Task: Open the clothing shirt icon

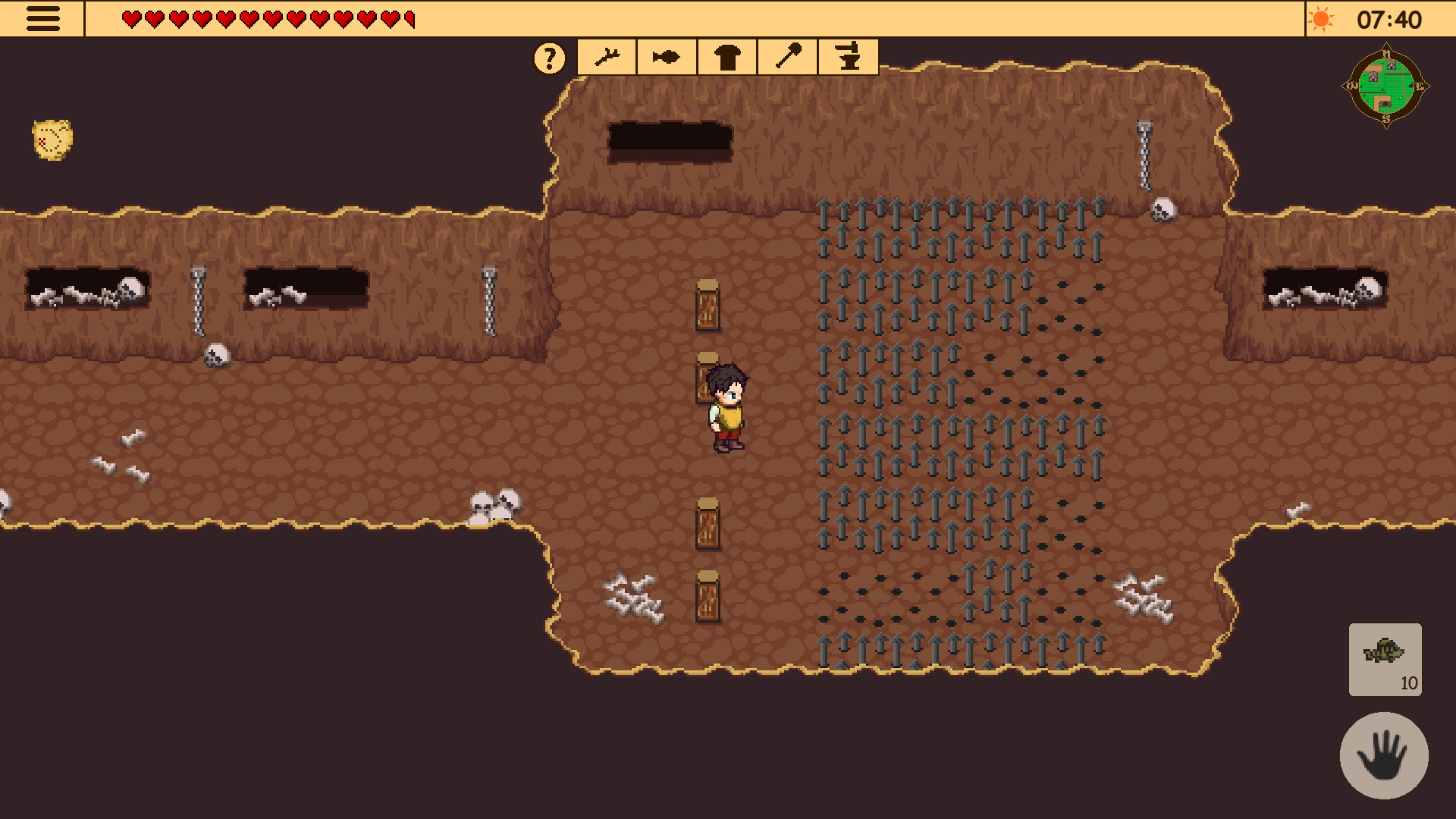Action: (x=727, y=56)
